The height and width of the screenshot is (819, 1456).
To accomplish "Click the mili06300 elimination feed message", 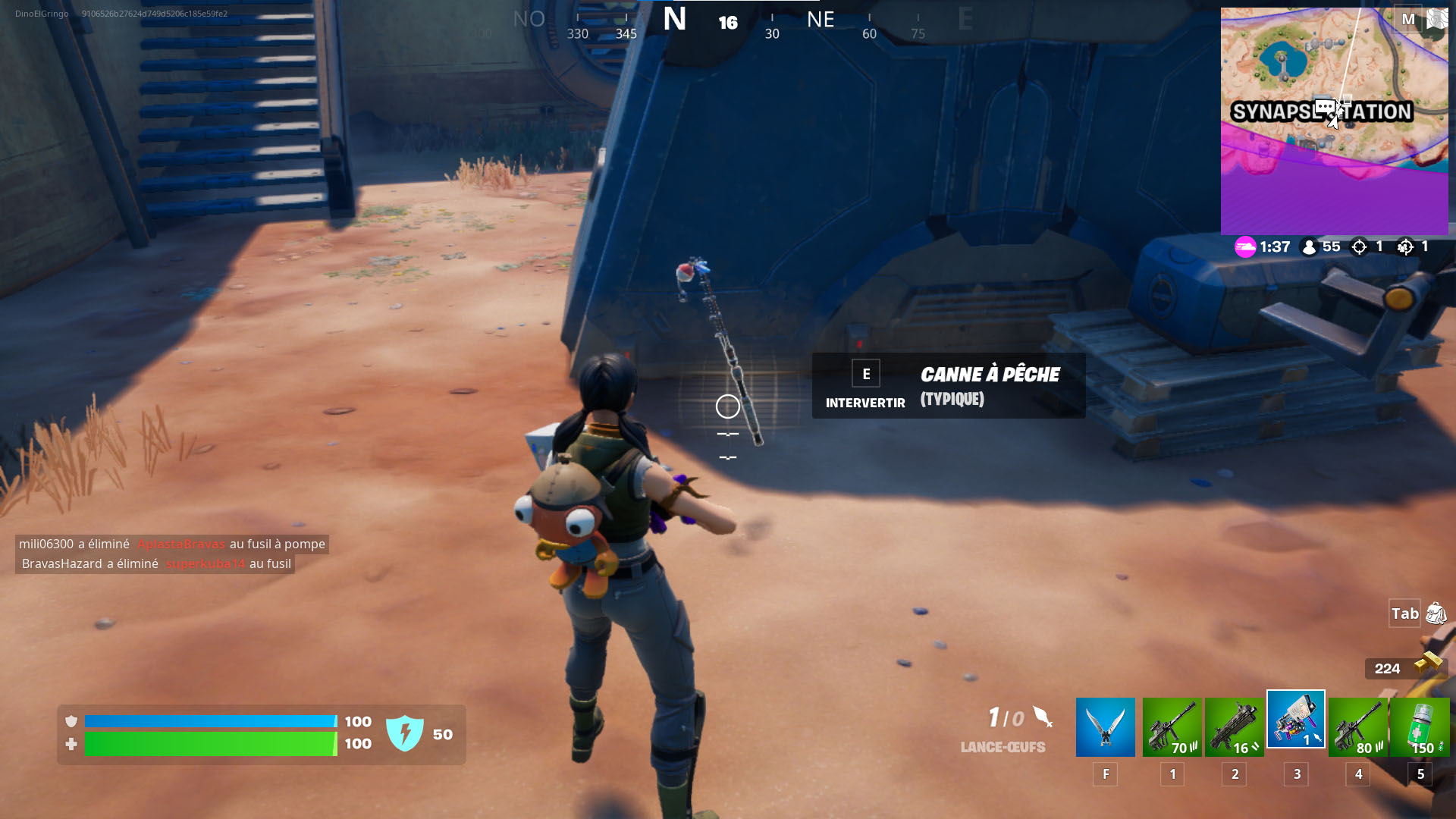I will point(171,544).
